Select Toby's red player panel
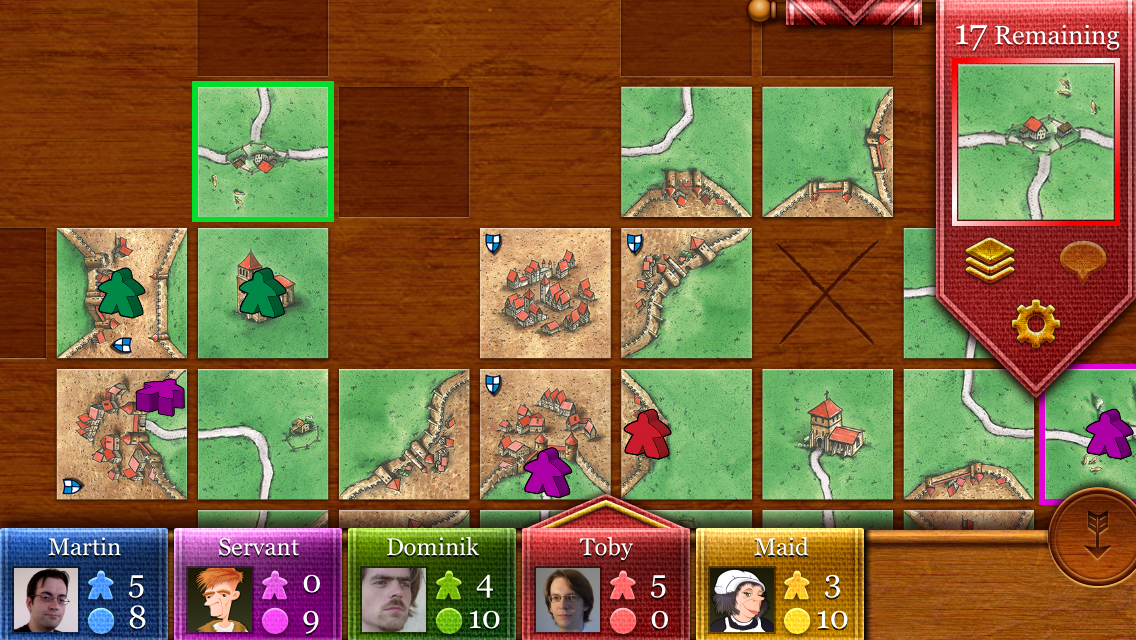The width and height of the screenshot is (1136, 640). coord(606,585)
